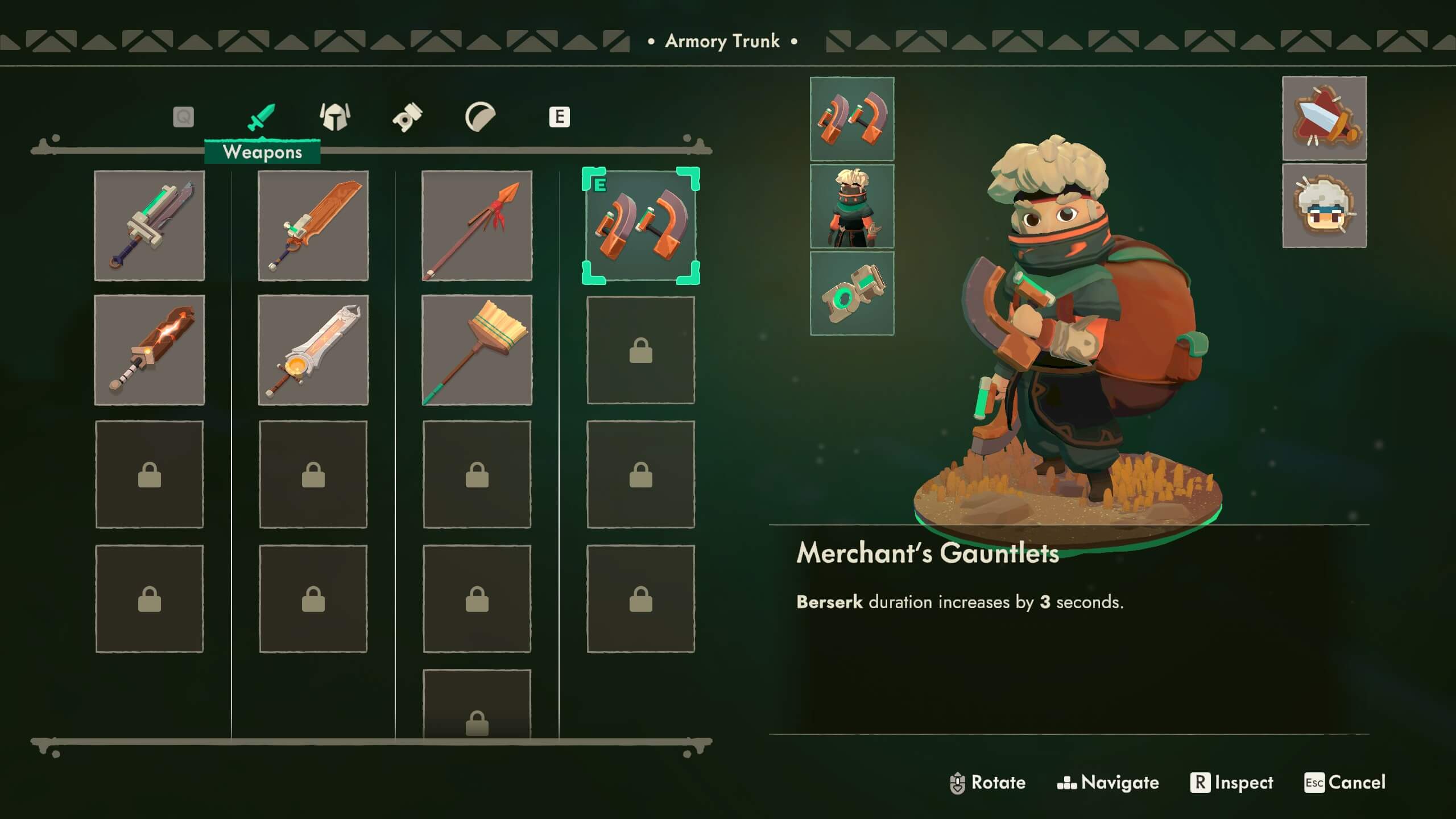Open the amulet crescent category icon
The height and width of the screenshot is (819, 1456).
click(481, 117)
